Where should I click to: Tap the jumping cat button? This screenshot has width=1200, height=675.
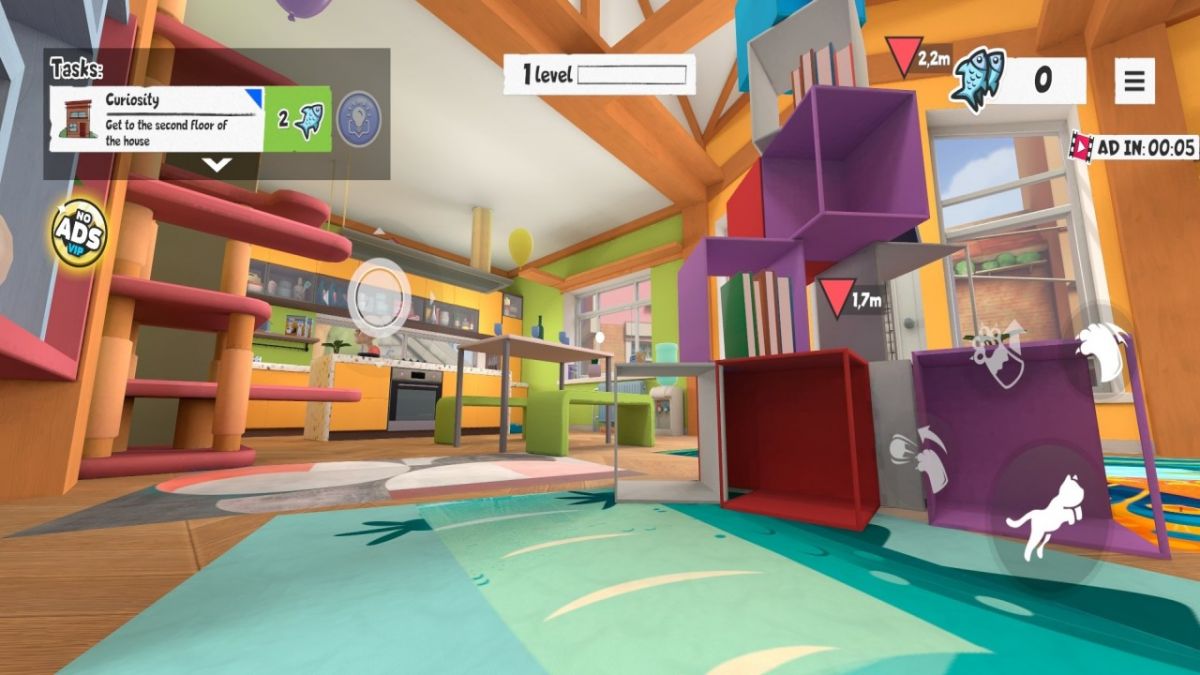click(1047, 517)
